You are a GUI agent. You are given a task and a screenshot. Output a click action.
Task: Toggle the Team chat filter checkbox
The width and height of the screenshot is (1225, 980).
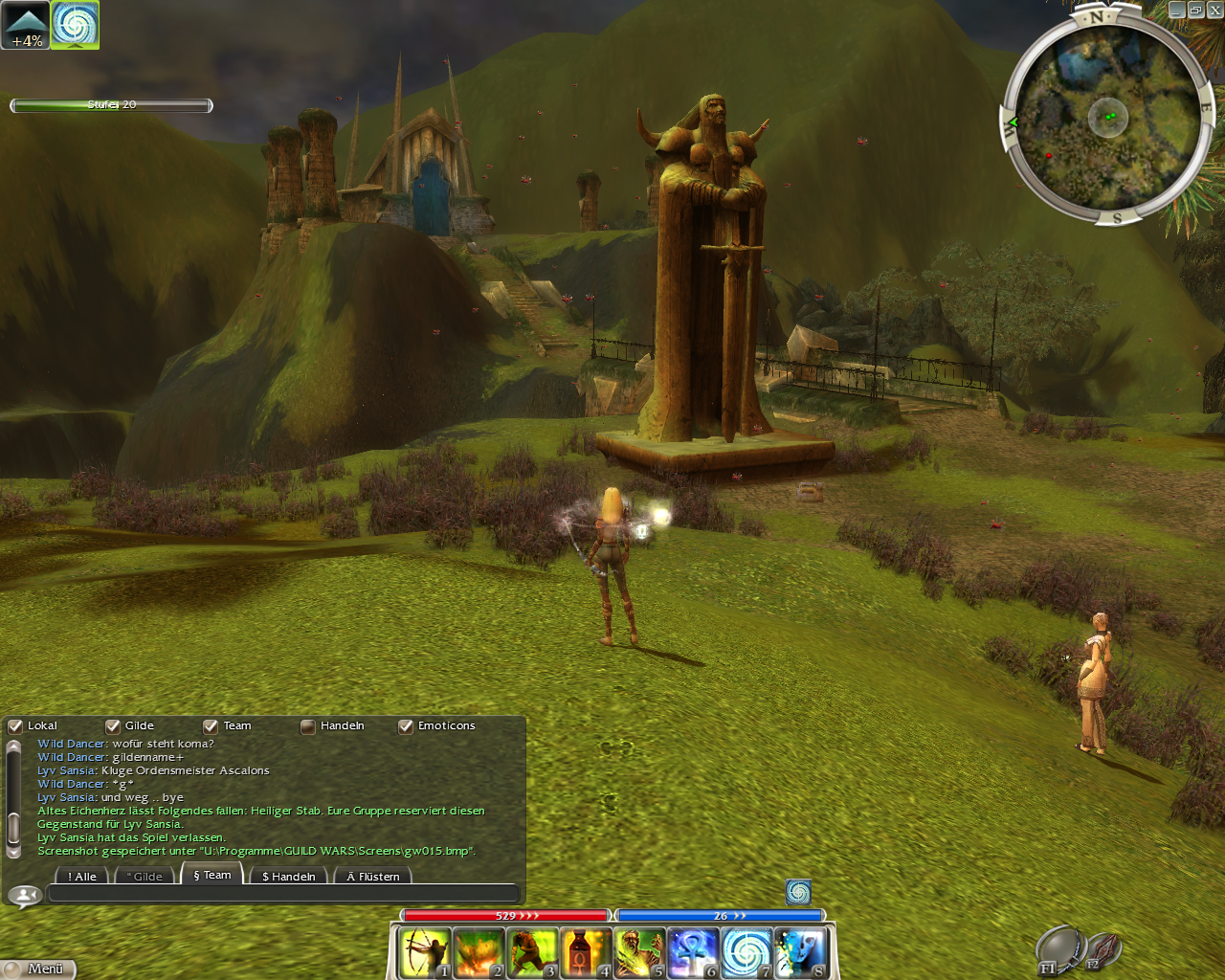[211, 726]
